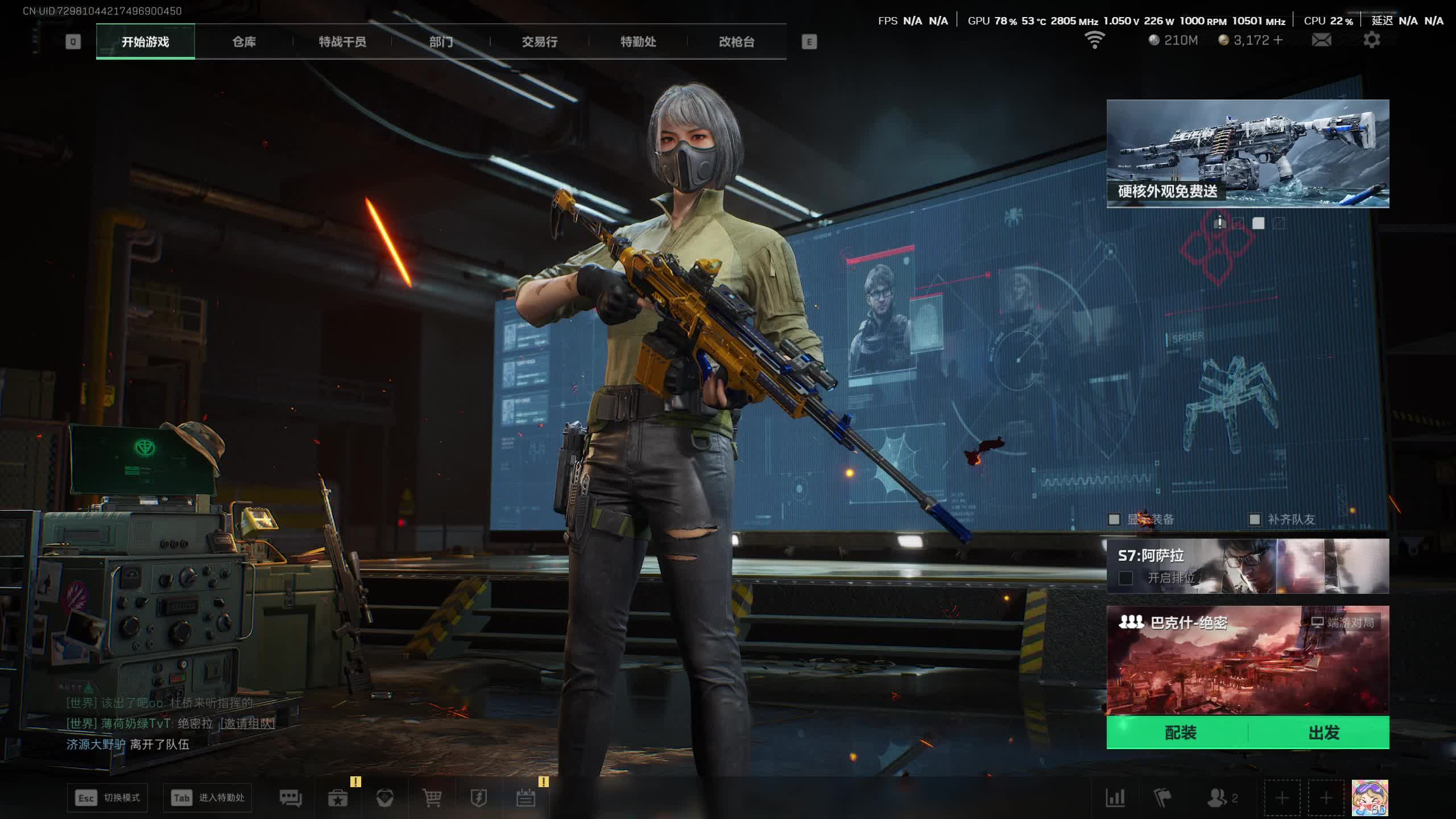Tick the 开启排位 ranked checkbox
The image size is (1456, 819).
pyautogui.click(x=1126, y=578)
